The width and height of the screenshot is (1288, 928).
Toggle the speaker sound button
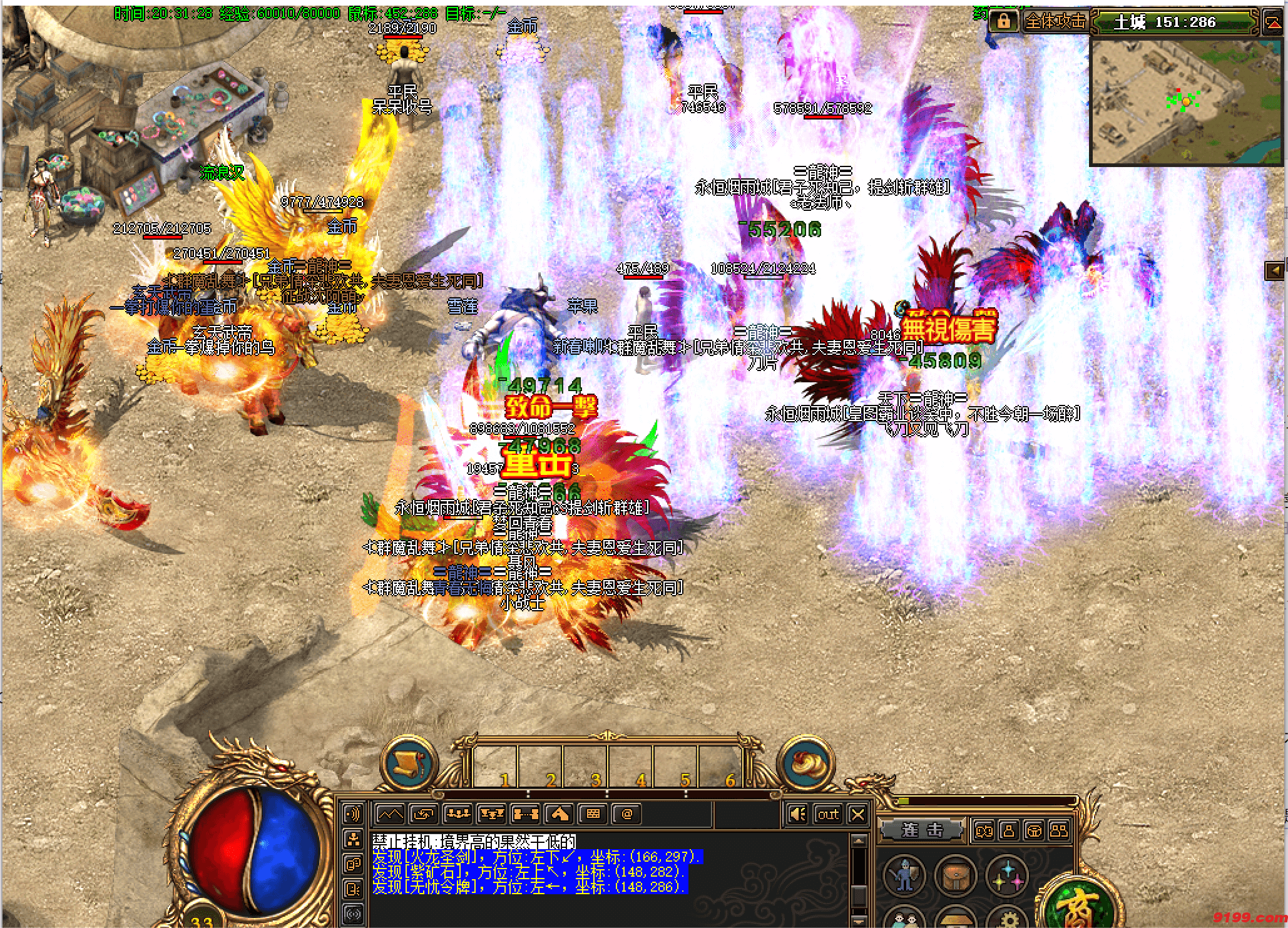[797, 814]
